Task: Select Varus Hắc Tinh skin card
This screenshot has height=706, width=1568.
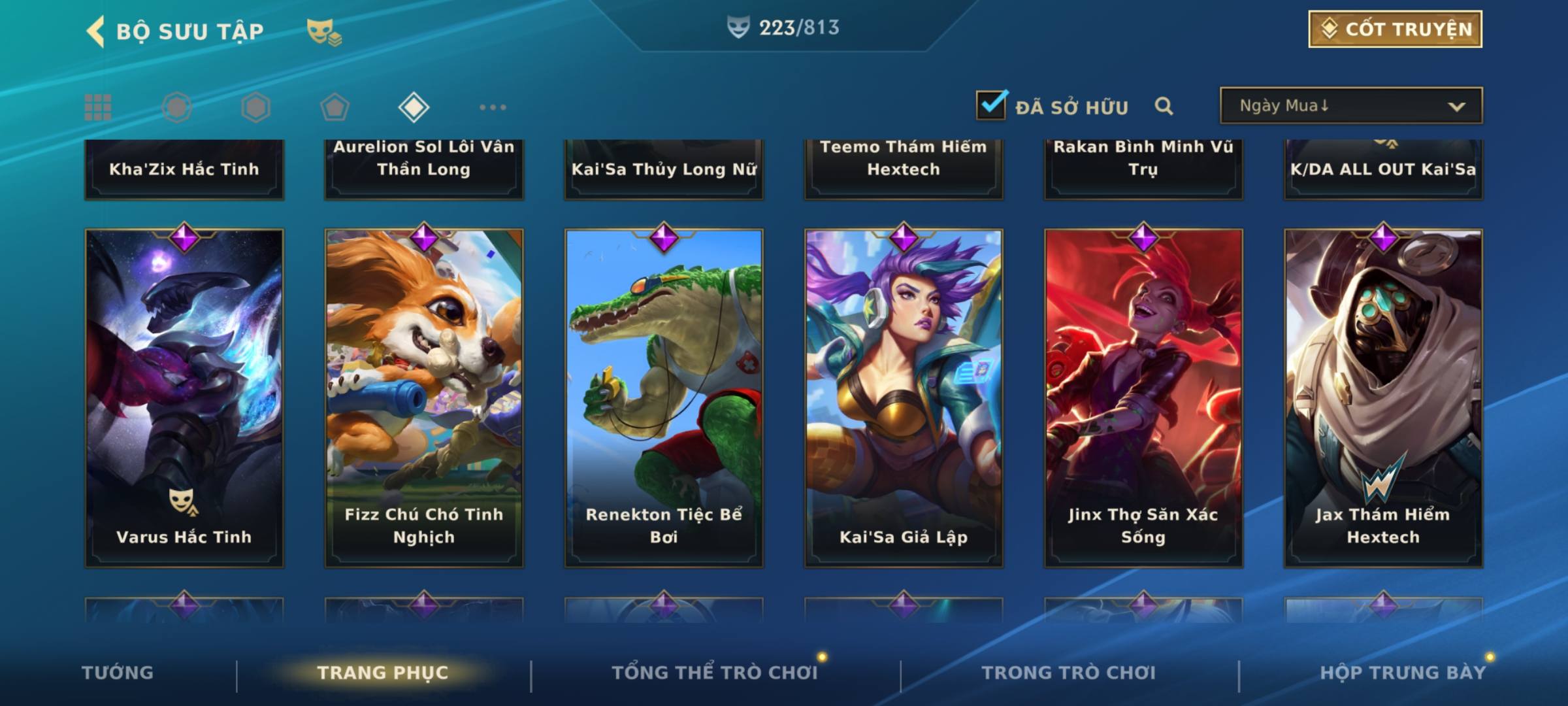Action: (x=184, y=397)
